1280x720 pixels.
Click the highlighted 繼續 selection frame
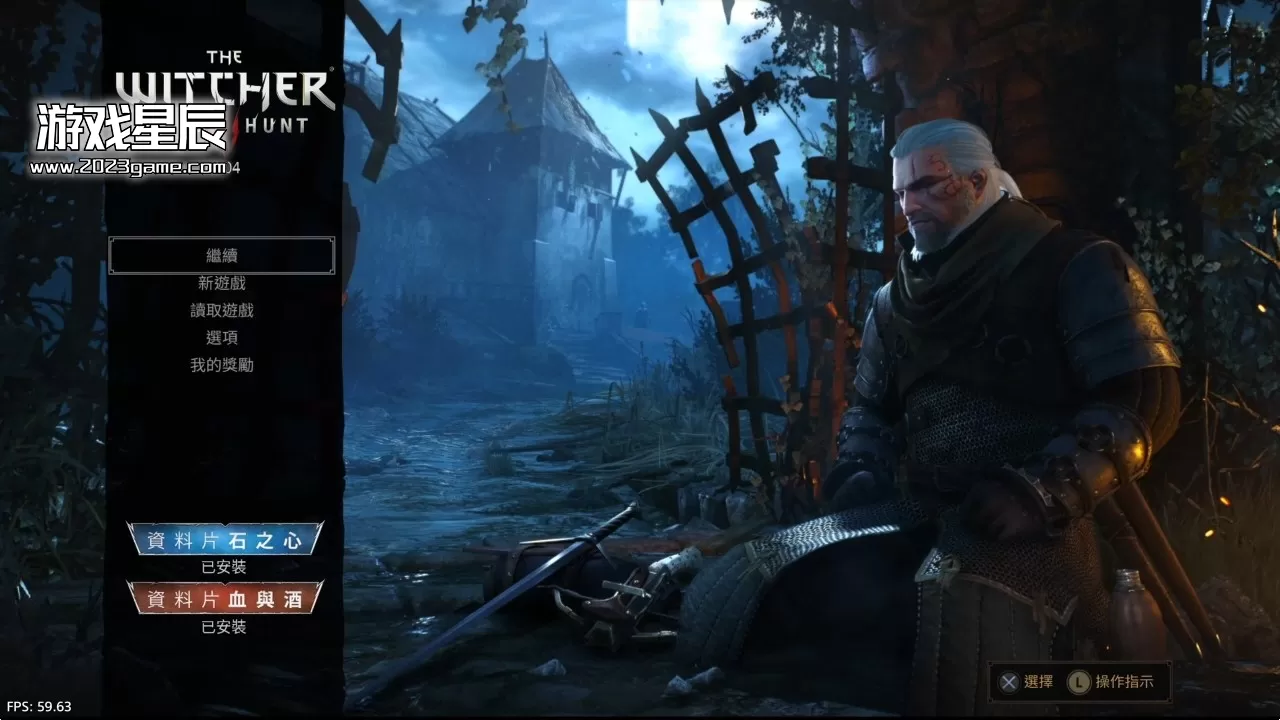(x=222, y=255)
